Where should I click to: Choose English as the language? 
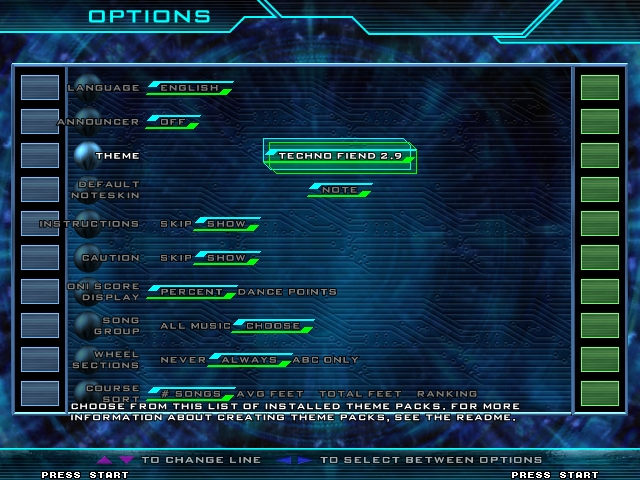[189, 88]
